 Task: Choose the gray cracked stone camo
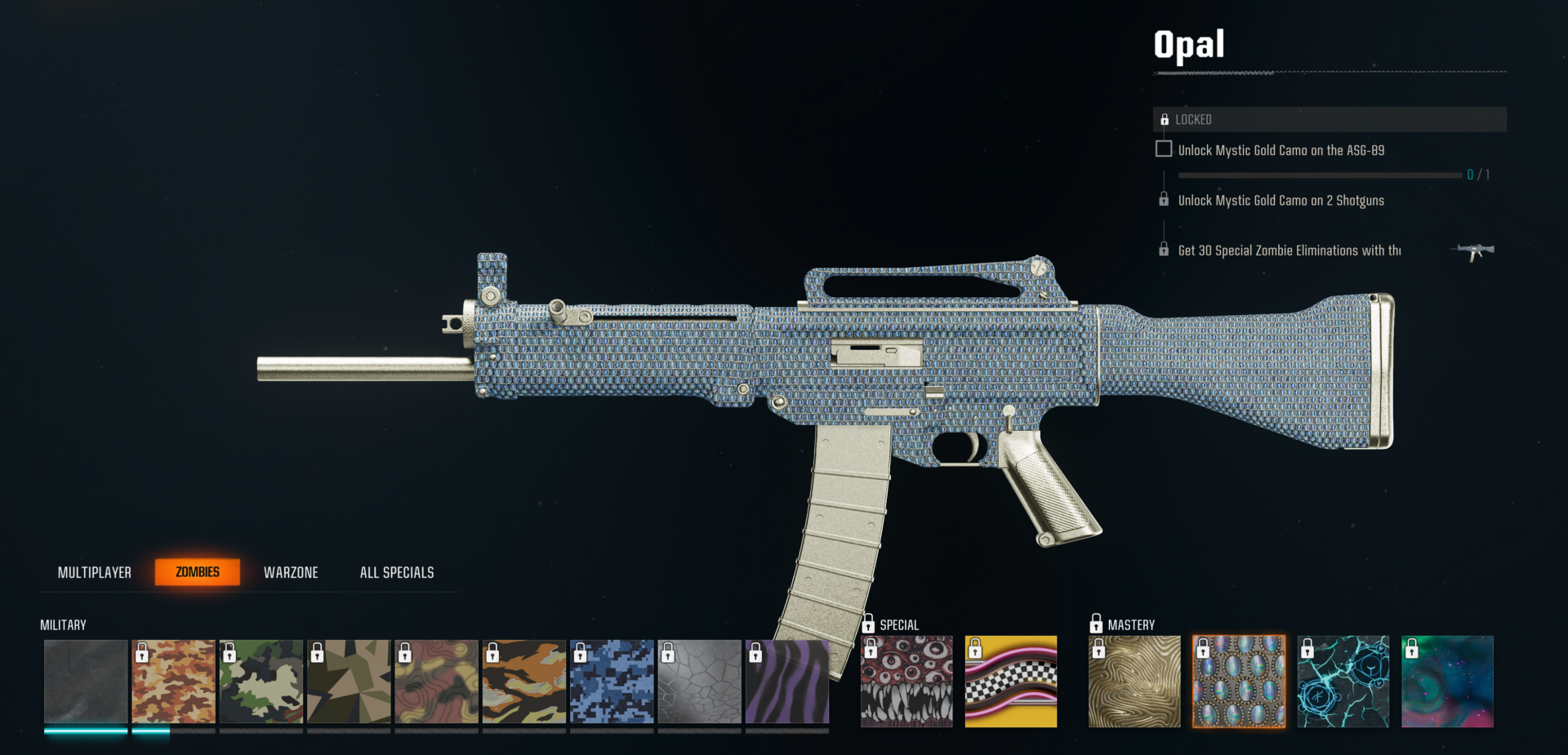[700, 682]
